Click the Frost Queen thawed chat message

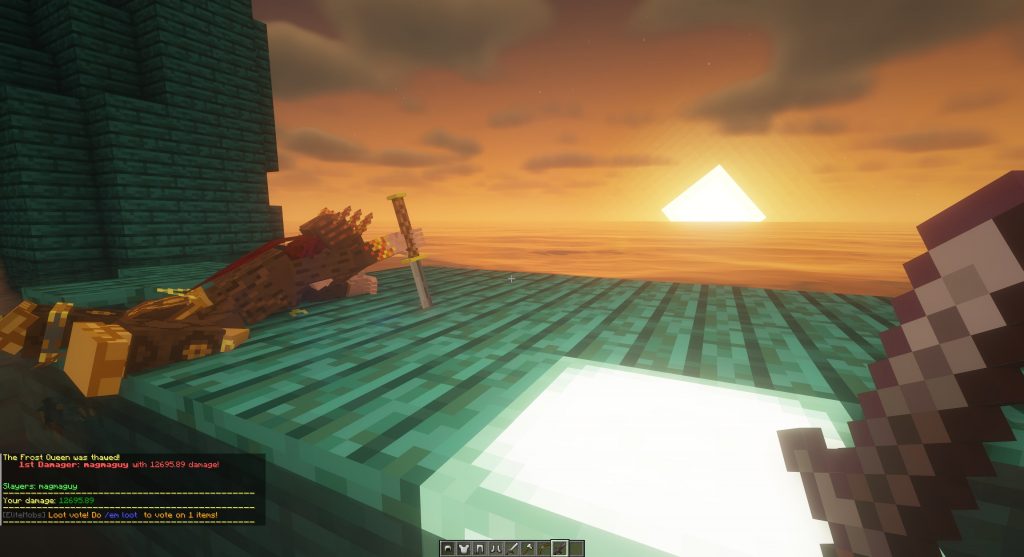[x=62, y=457]
